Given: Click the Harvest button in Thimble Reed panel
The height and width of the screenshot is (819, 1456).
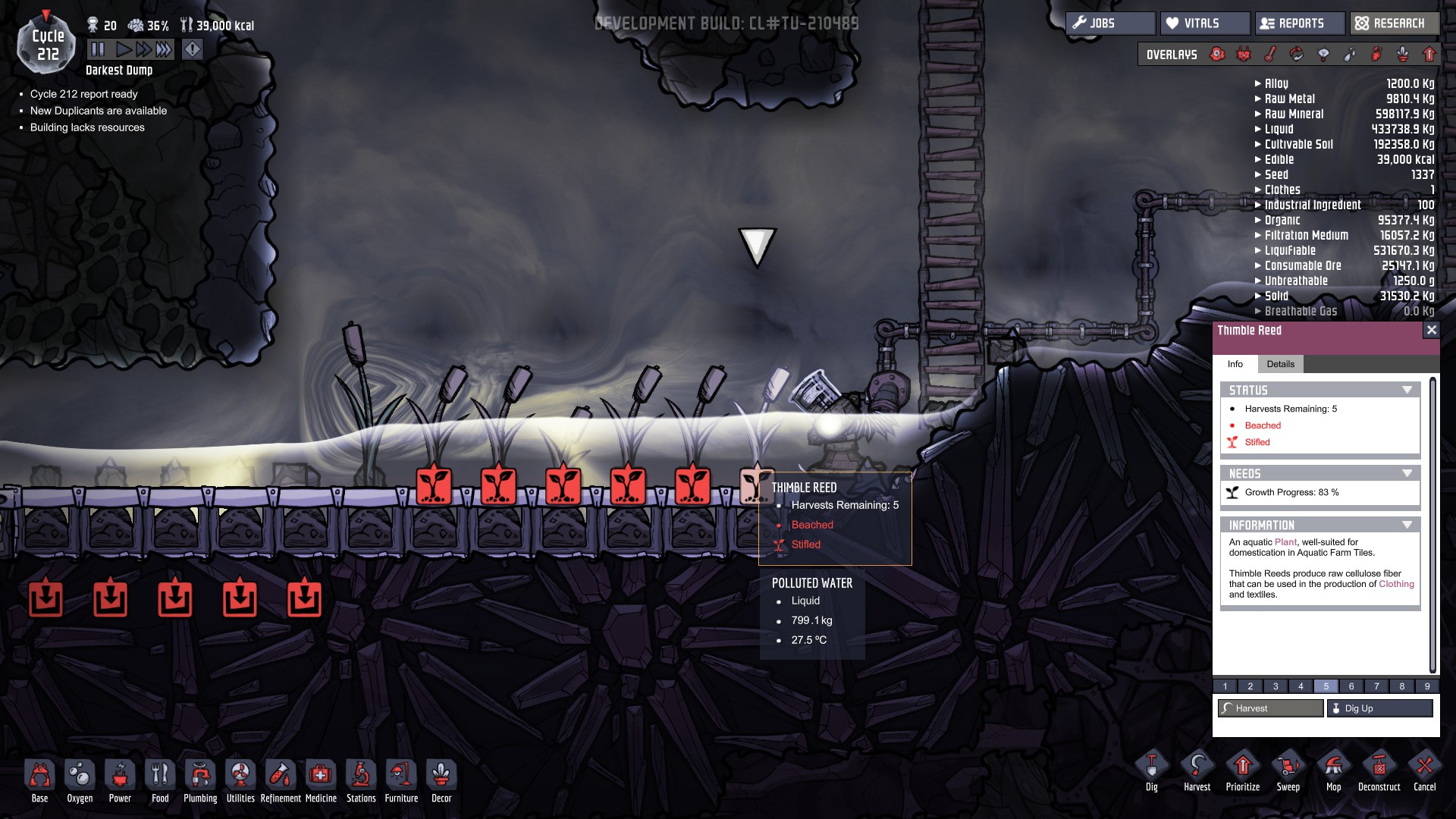Looking at the screenshot, I should pos(1269,708).
